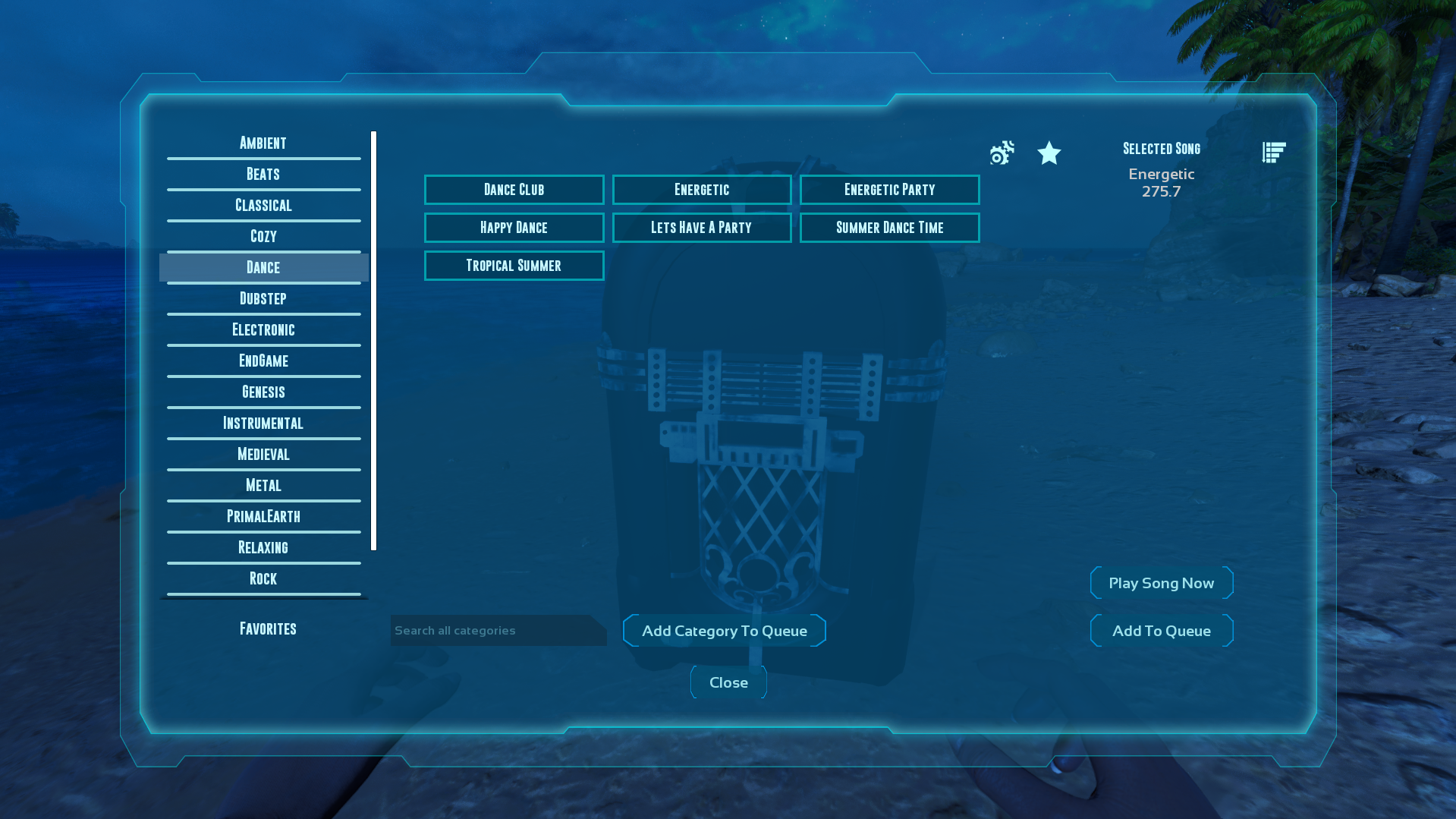Add Category To Queue
Screen dimensions: 1456x819
click(724, 630)
